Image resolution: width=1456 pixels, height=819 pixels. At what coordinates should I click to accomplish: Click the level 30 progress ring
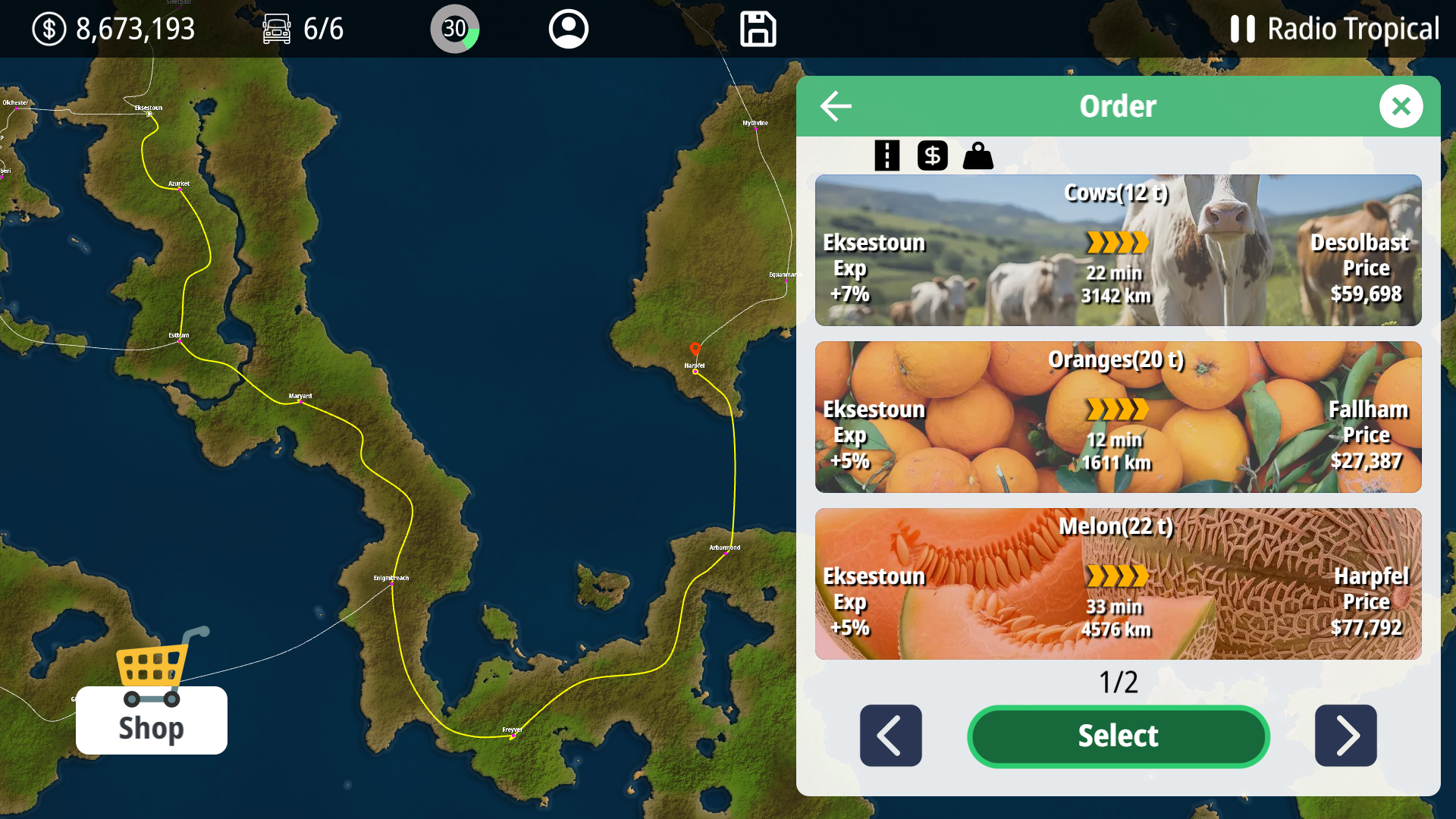[x=454, y=29]
